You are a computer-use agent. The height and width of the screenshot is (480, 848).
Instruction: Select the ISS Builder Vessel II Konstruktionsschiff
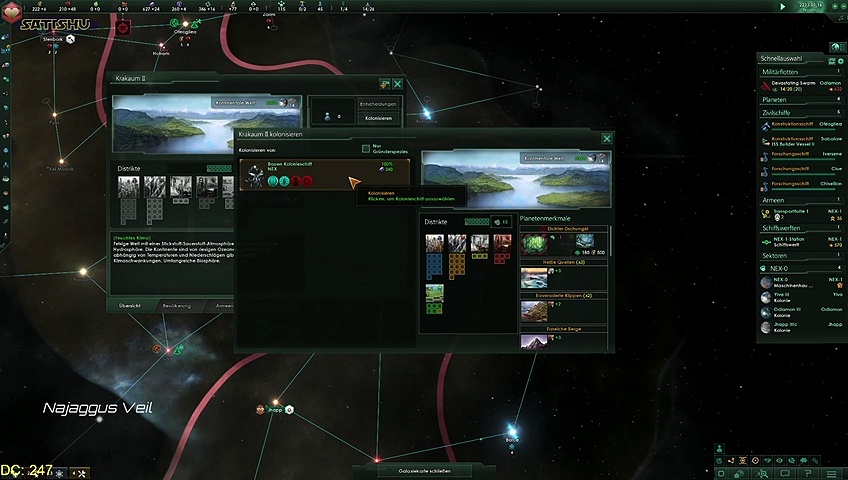click(800, 141)
